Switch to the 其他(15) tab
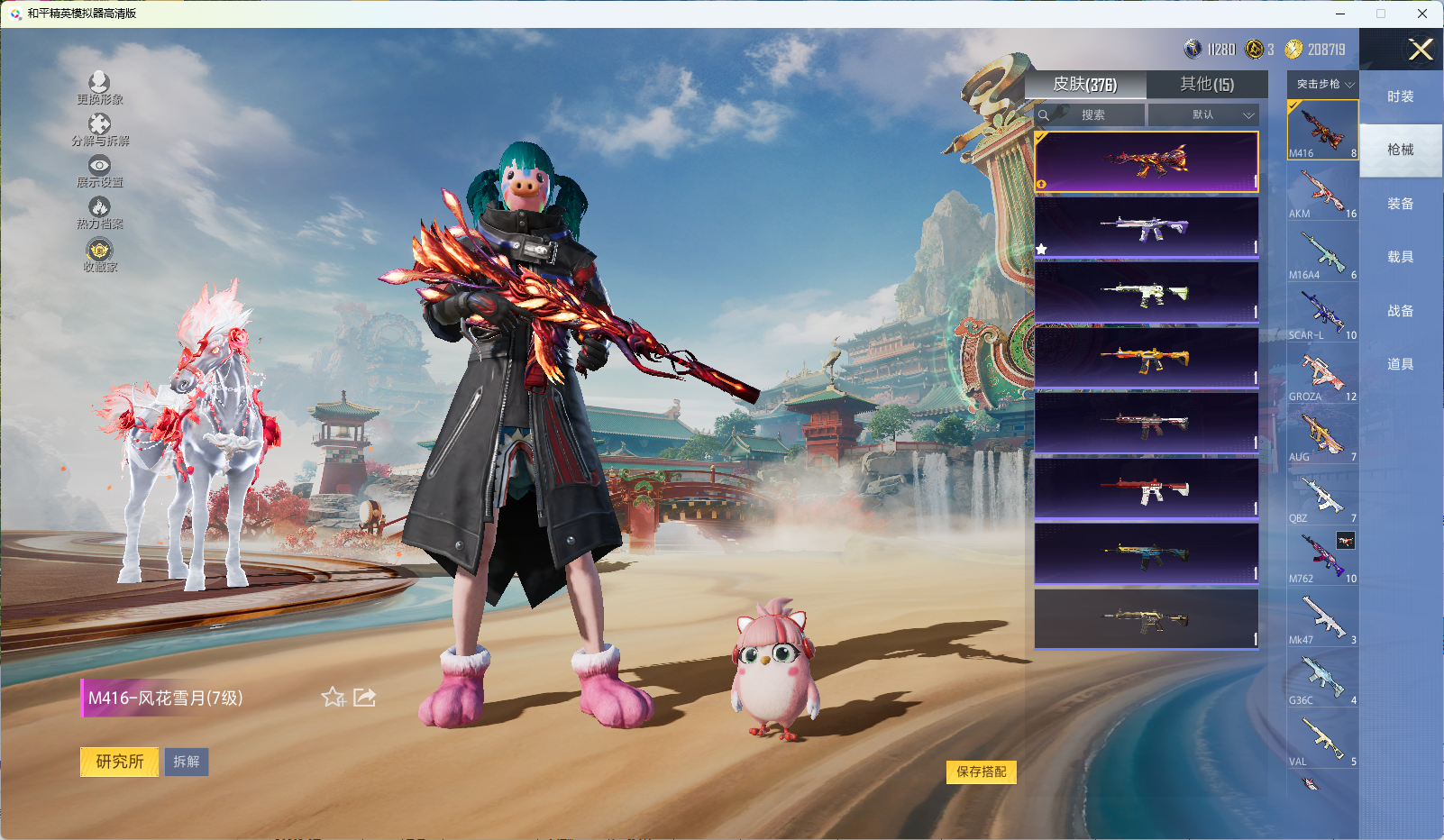The width and height of the screenshot is (1444, 840). (x=1207, y=84)
